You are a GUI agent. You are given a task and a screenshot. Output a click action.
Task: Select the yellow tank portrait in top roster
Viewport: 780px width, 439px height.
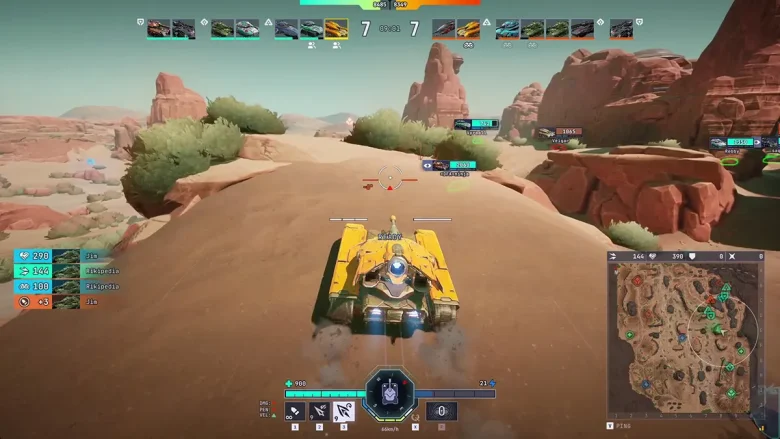click(x=336, y=29)
